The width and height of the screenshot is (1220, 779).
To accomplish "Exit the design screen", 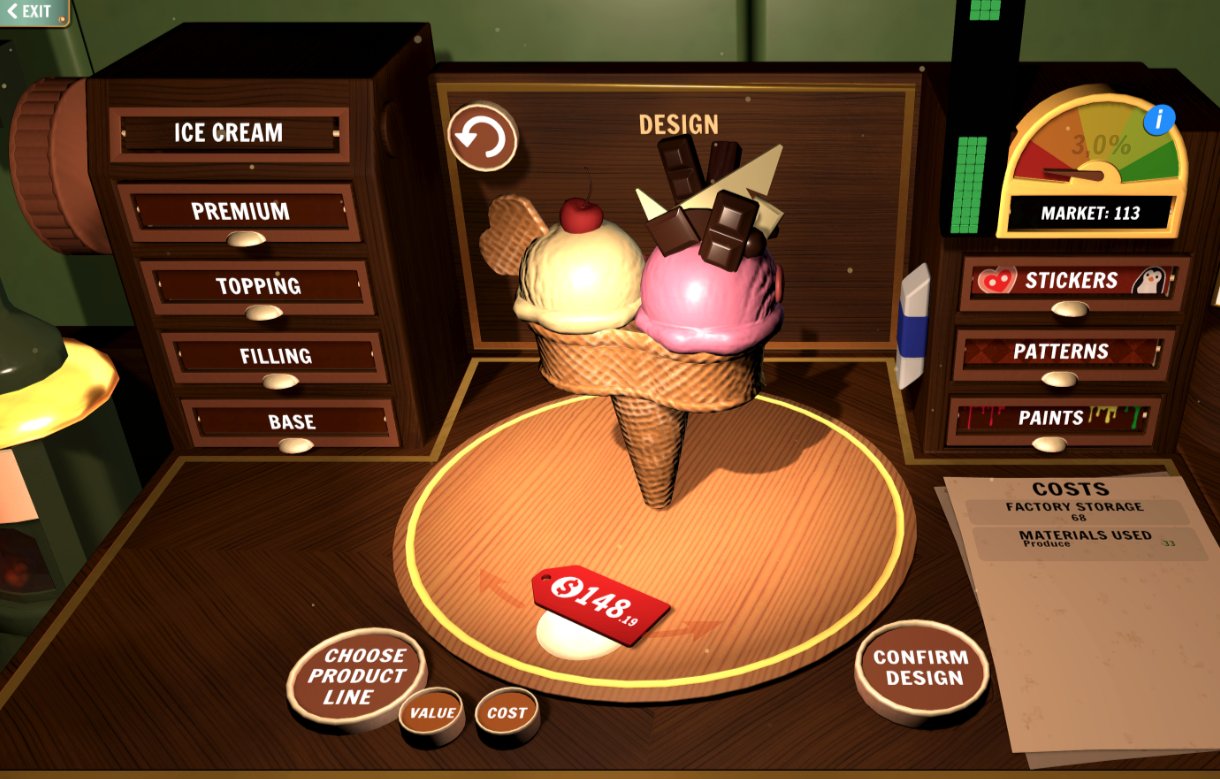I will [x=32, y=12].
